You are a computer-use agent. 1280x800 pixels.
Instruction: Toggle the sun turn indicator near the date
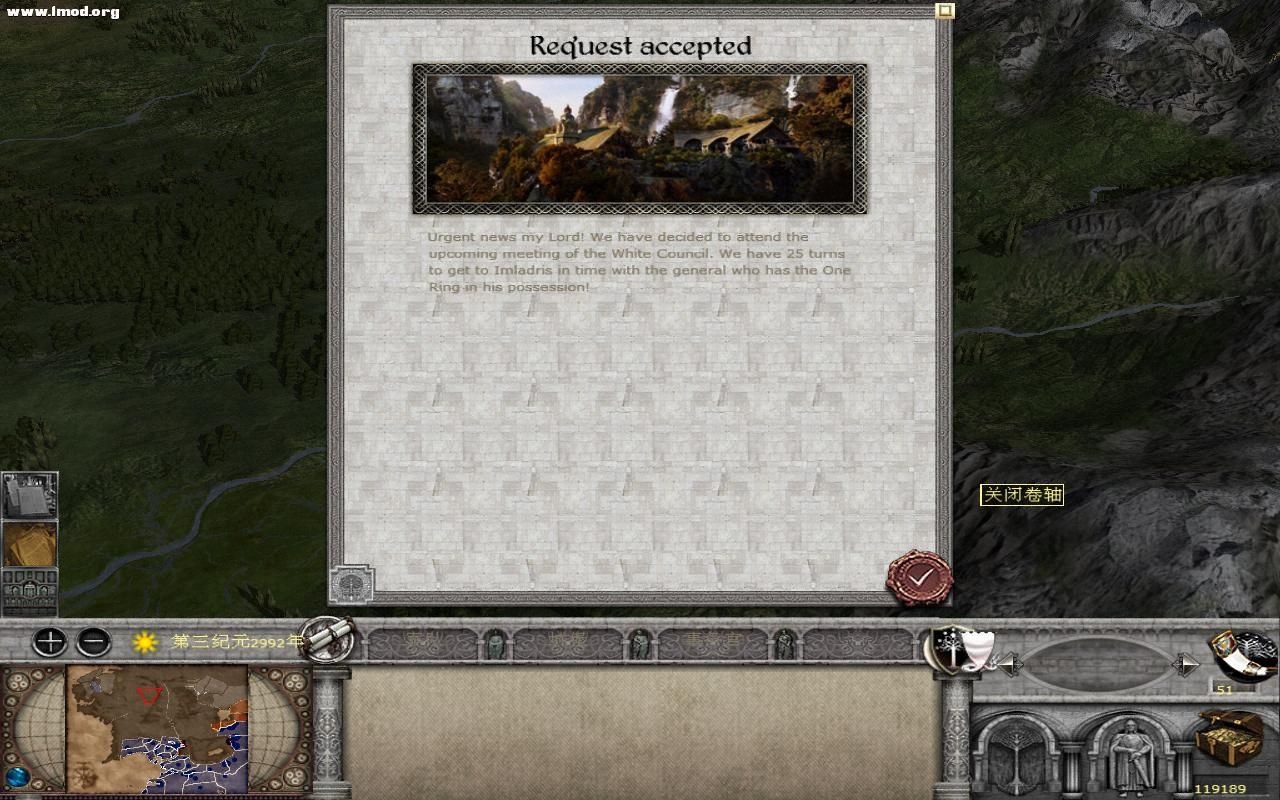click(143, 642)
